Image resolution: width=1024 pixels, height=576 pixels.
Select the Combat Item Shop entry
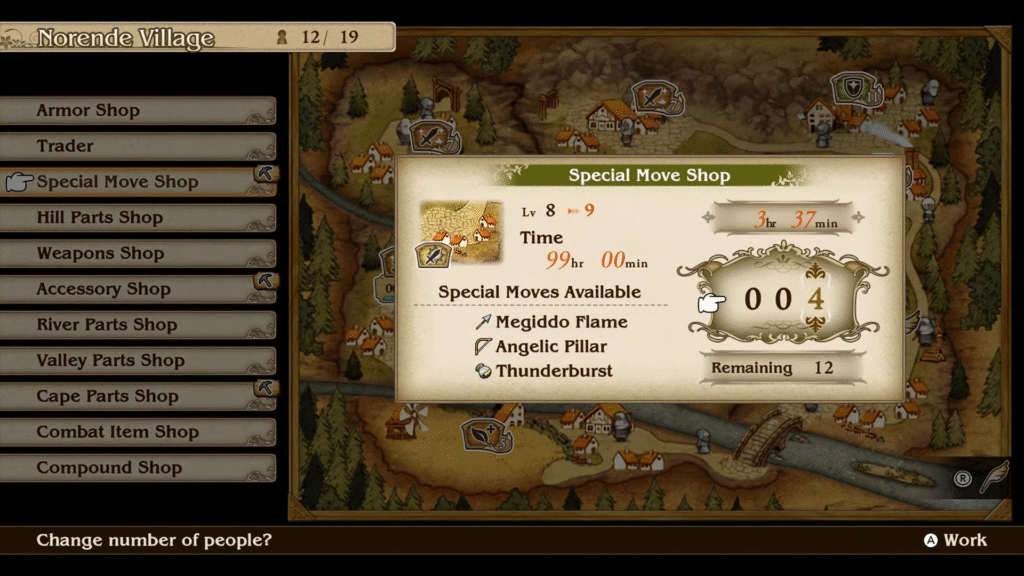point(117,432)
